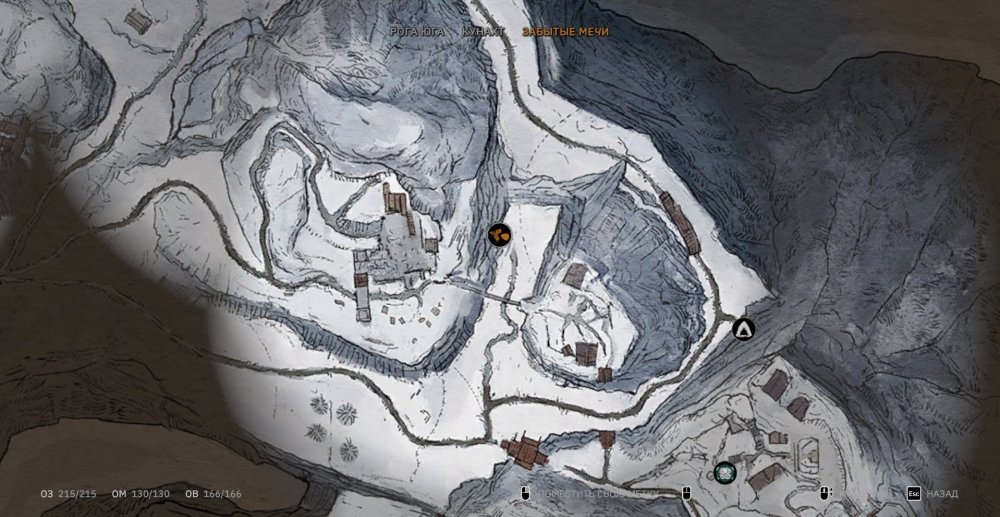Switch to the Рога Юга map tab
The height and width of the screenshot is (517, 1000).
pyautogui.click(x=419, y=32)
